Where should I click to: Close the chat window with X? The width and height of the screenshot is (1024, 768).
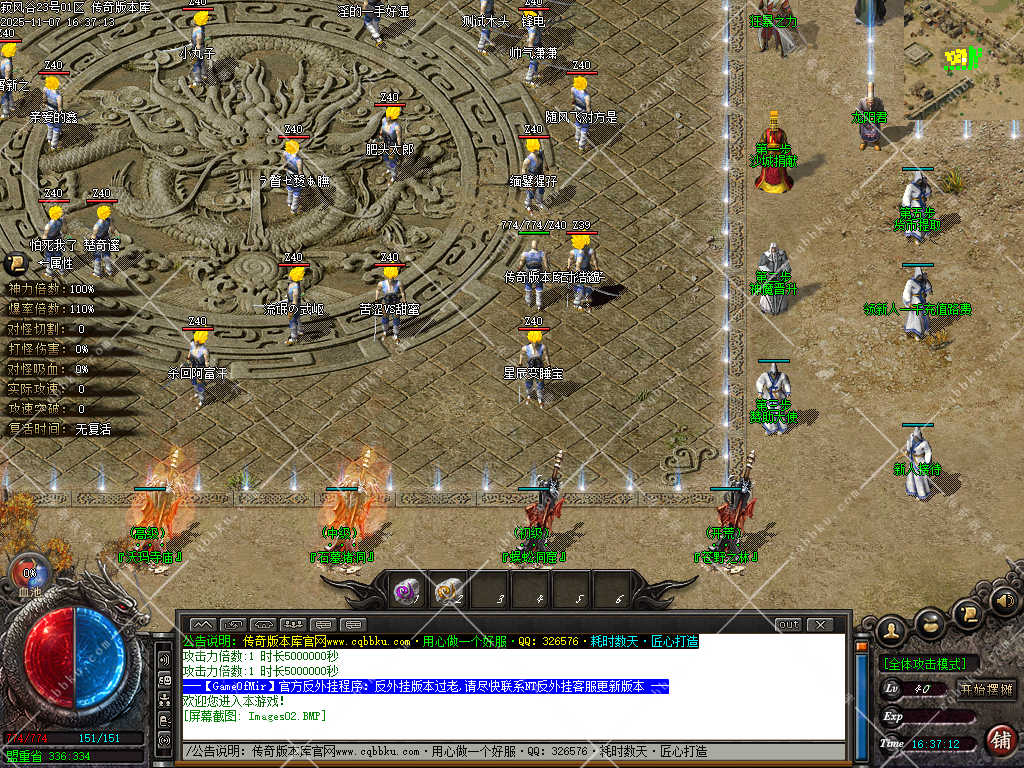point(820,625)
